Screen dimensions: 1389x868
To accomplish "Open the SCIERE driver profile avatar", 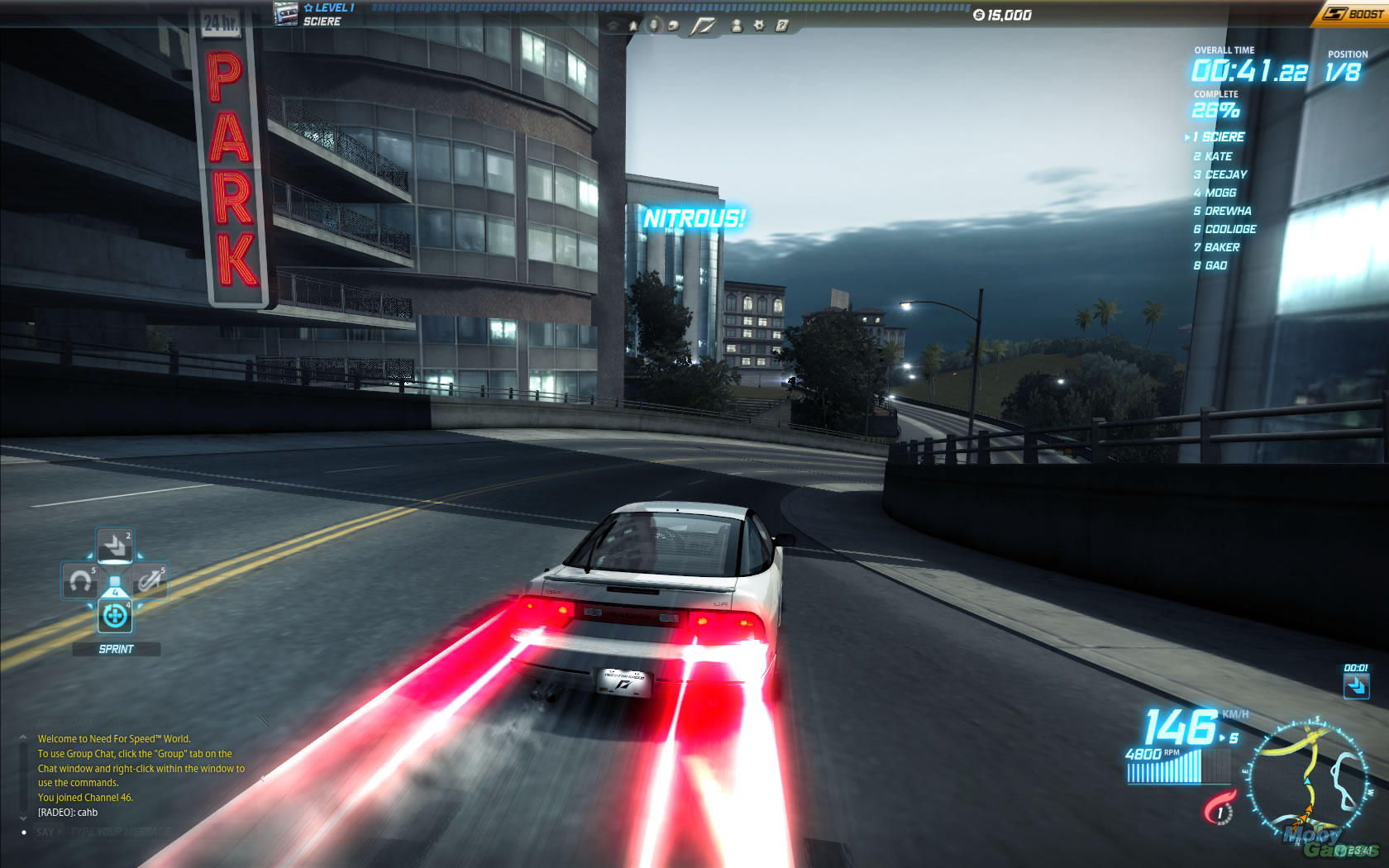I will pyautogui.click(x=286, y=14).
